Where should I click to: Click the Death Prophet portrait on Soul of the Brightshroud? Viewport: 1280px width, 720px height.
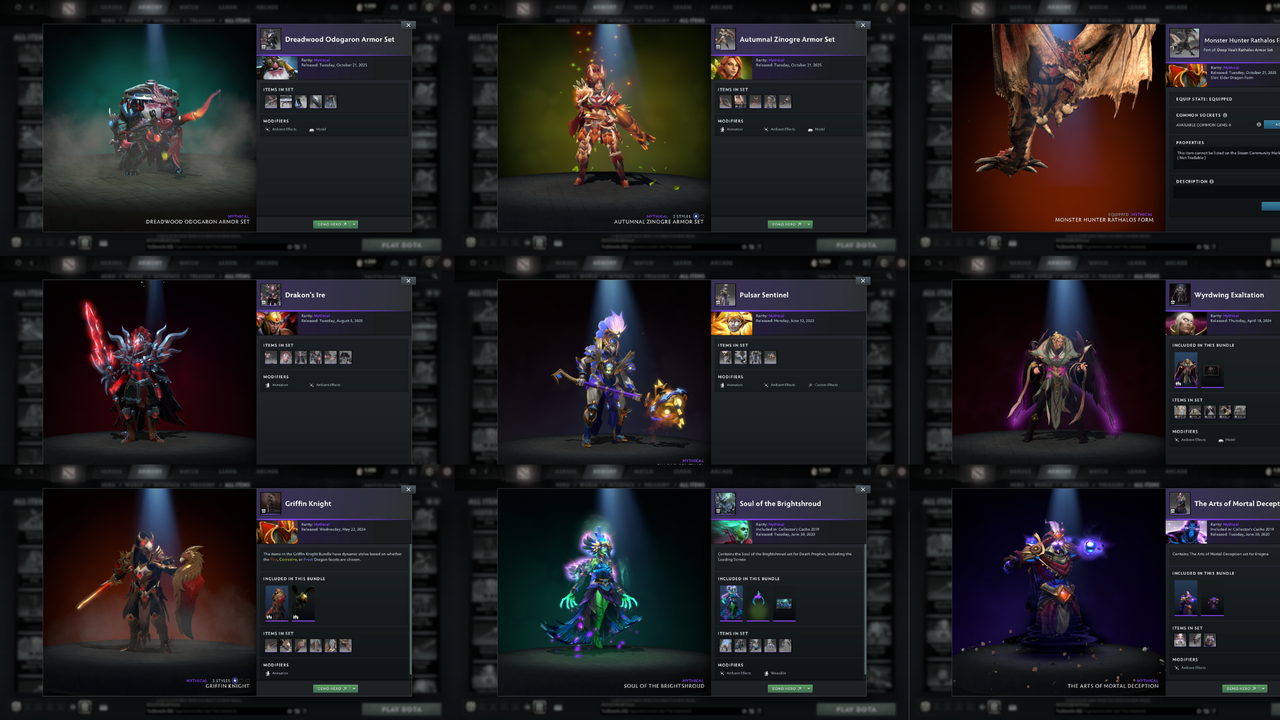[x=731, y=532]
